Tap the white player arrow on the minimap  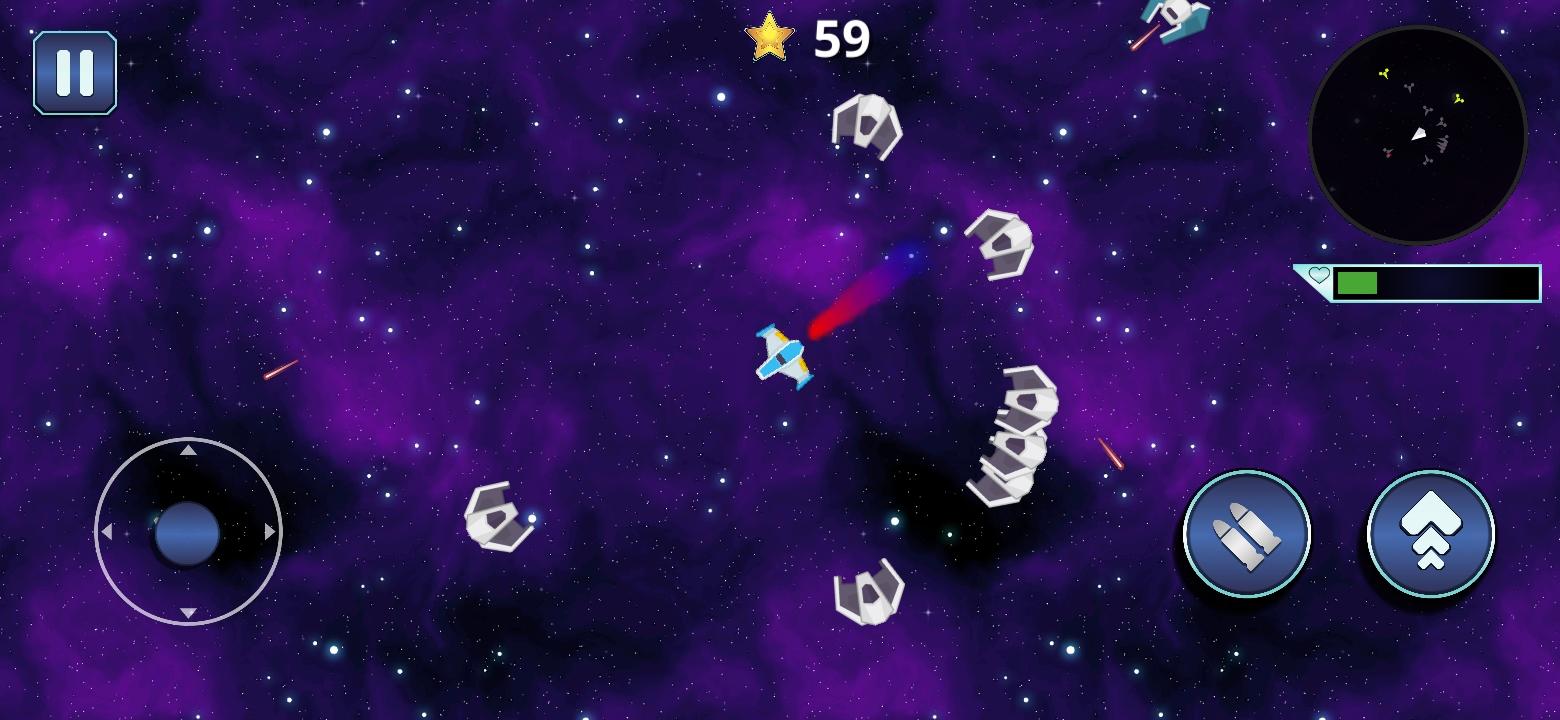click(x=1418, y=135)
